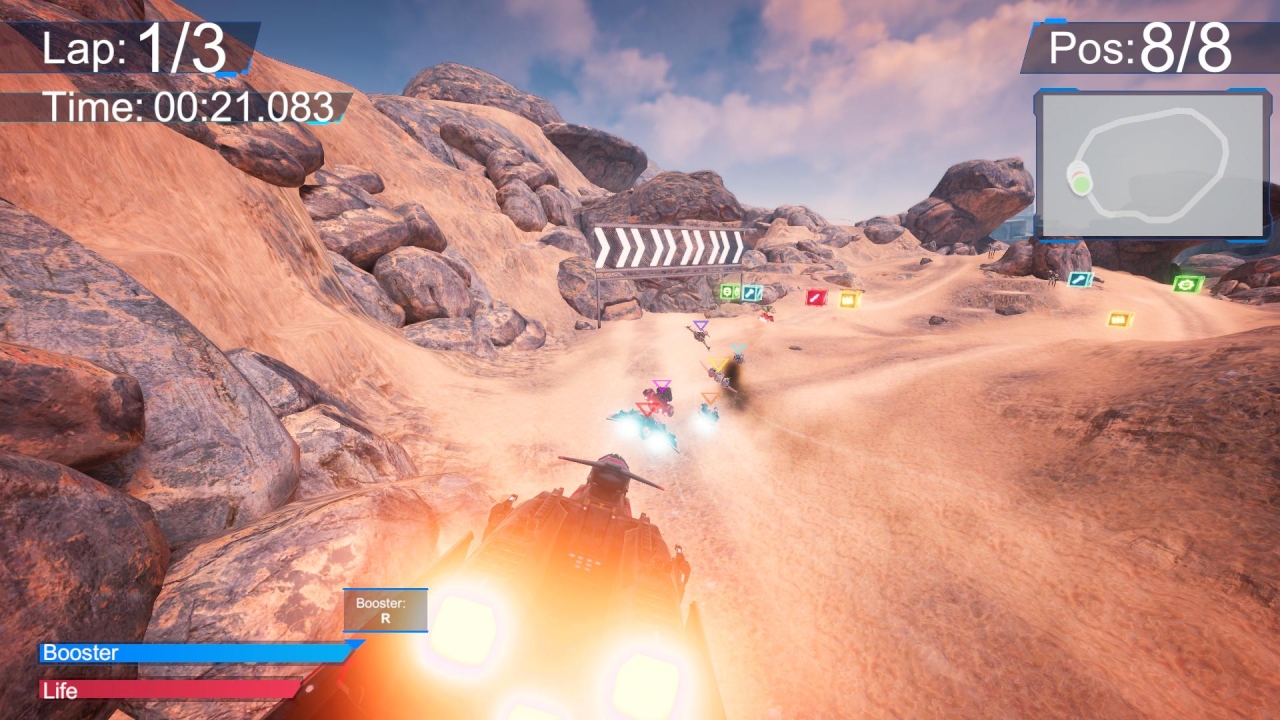Select the far green gear pickup on the right

(x=1187, y=285)
